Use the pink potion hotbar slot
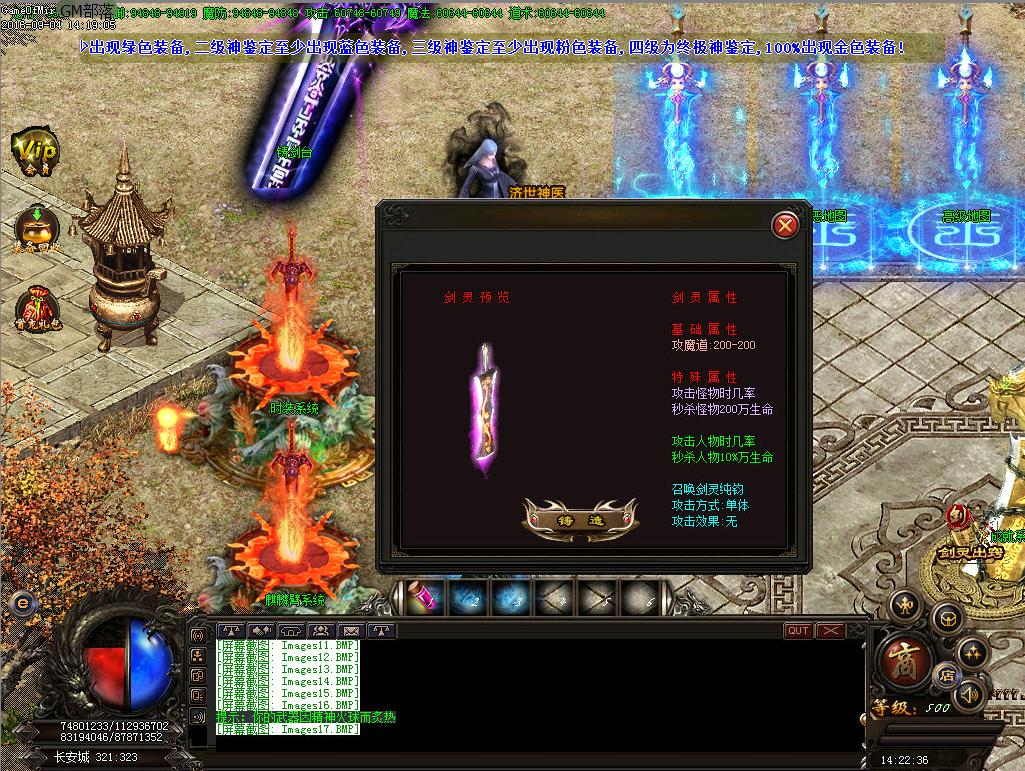This screenshot has height=771, width=1025. 421,597
